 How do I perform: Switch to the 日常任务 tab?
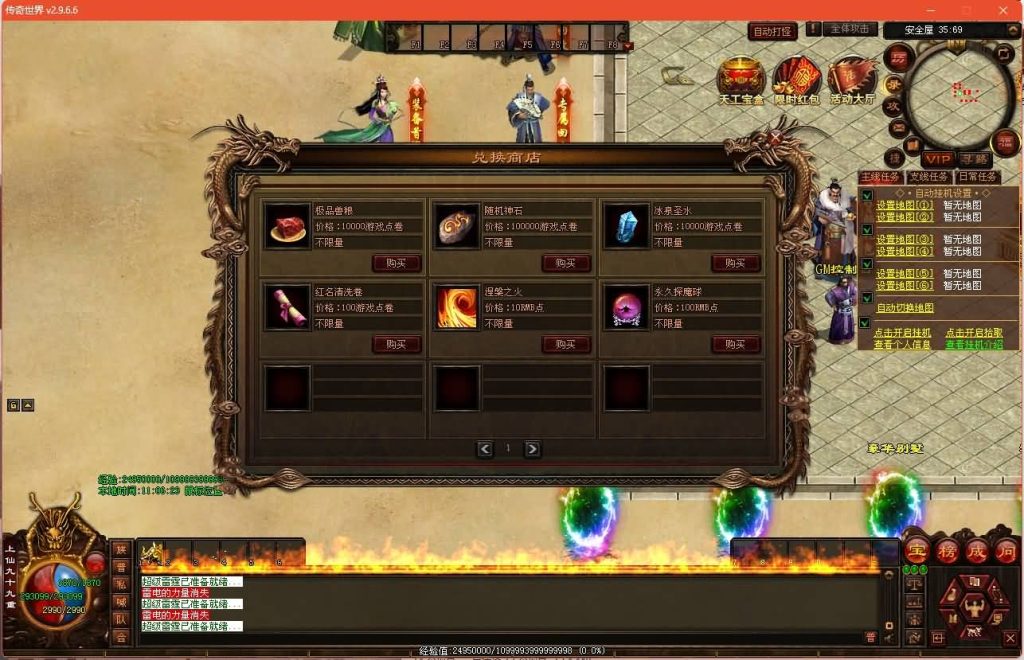[x=977, y=177]
